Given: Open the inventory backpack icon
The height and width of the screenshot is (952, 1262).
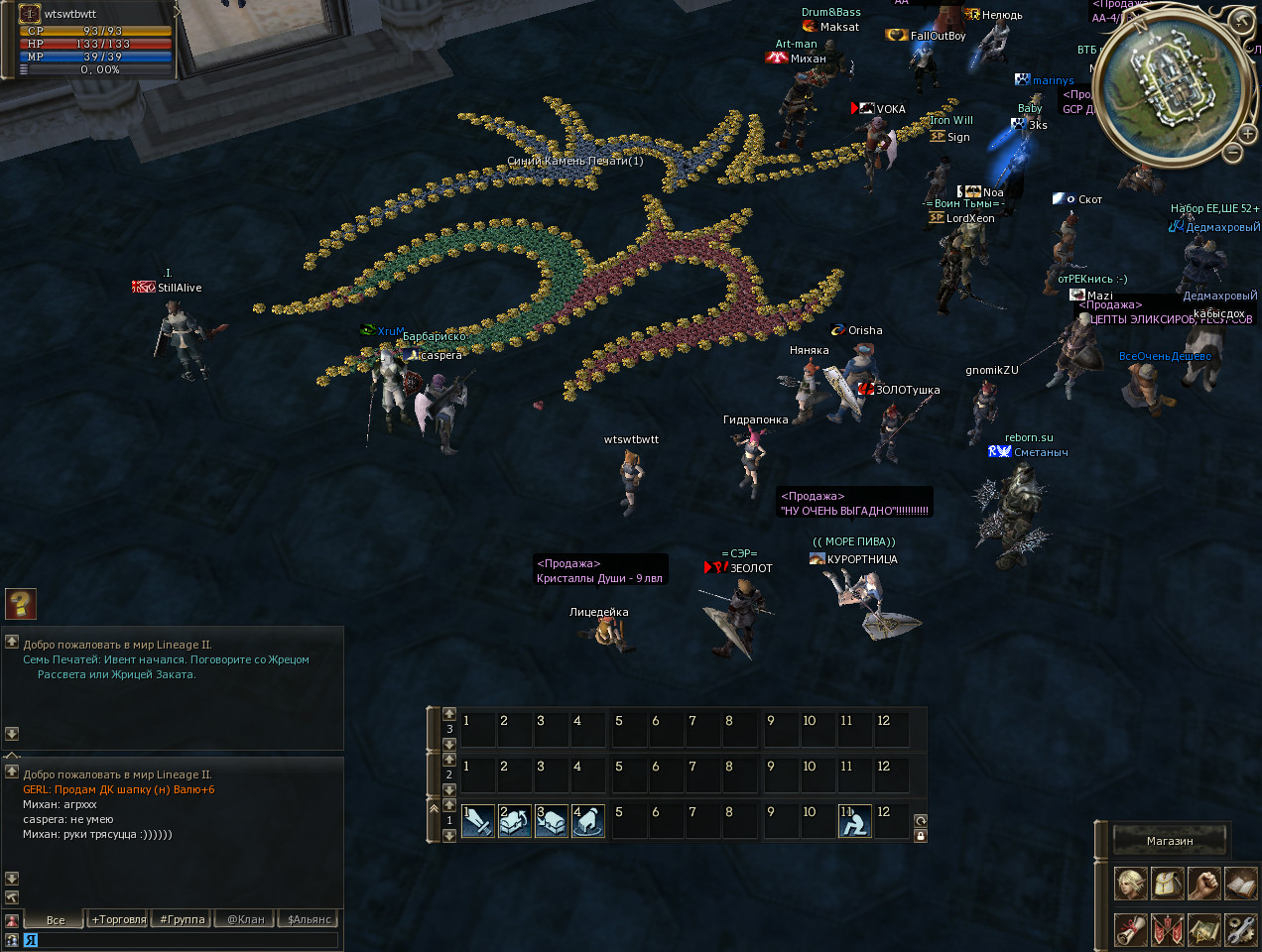Looking at the screenshot, I should [1168, 883].
